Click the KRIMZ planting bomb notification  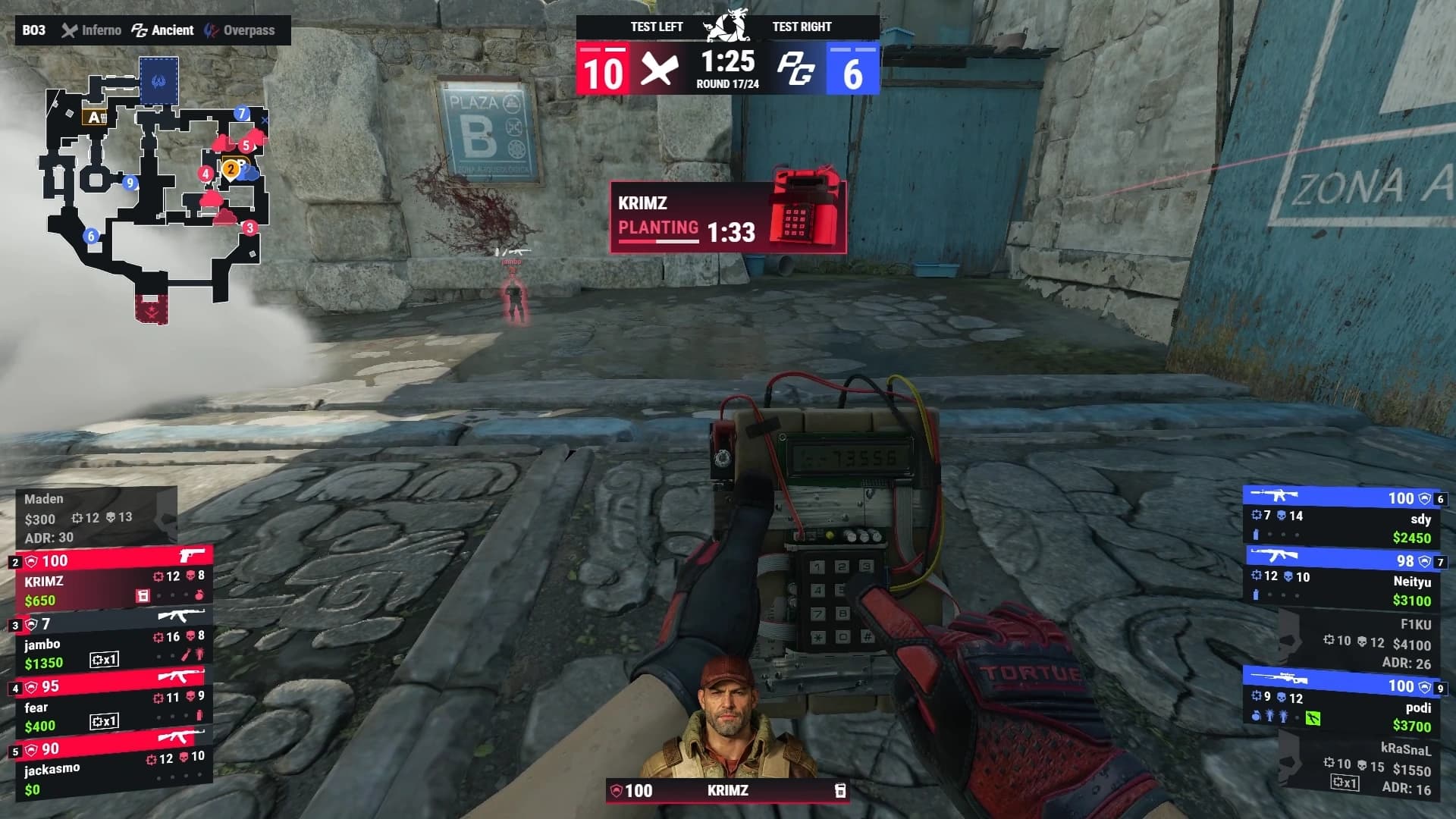[728, 216]
